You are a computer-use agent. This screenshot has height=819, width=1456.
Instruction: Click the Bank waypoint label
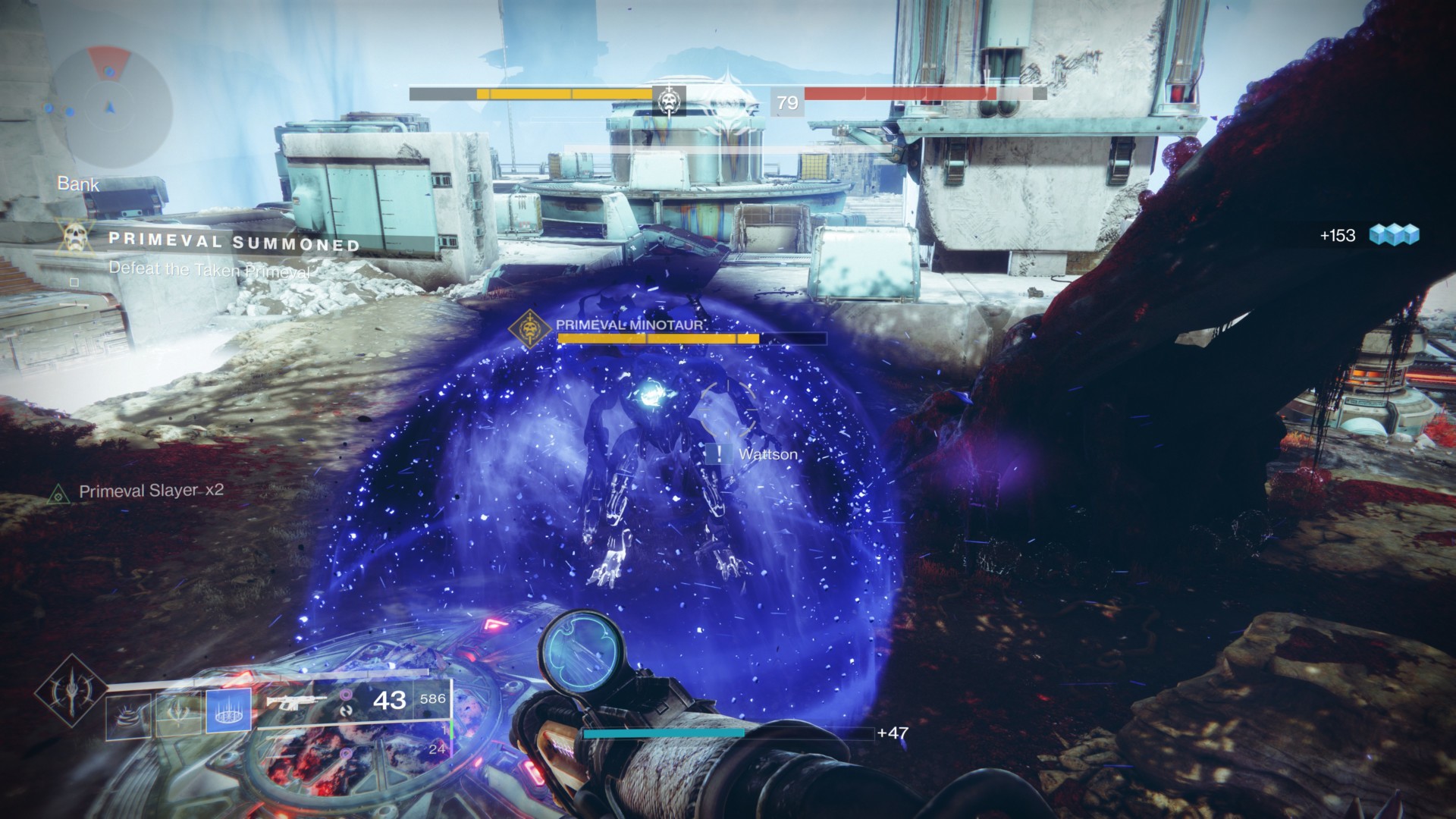78,184
